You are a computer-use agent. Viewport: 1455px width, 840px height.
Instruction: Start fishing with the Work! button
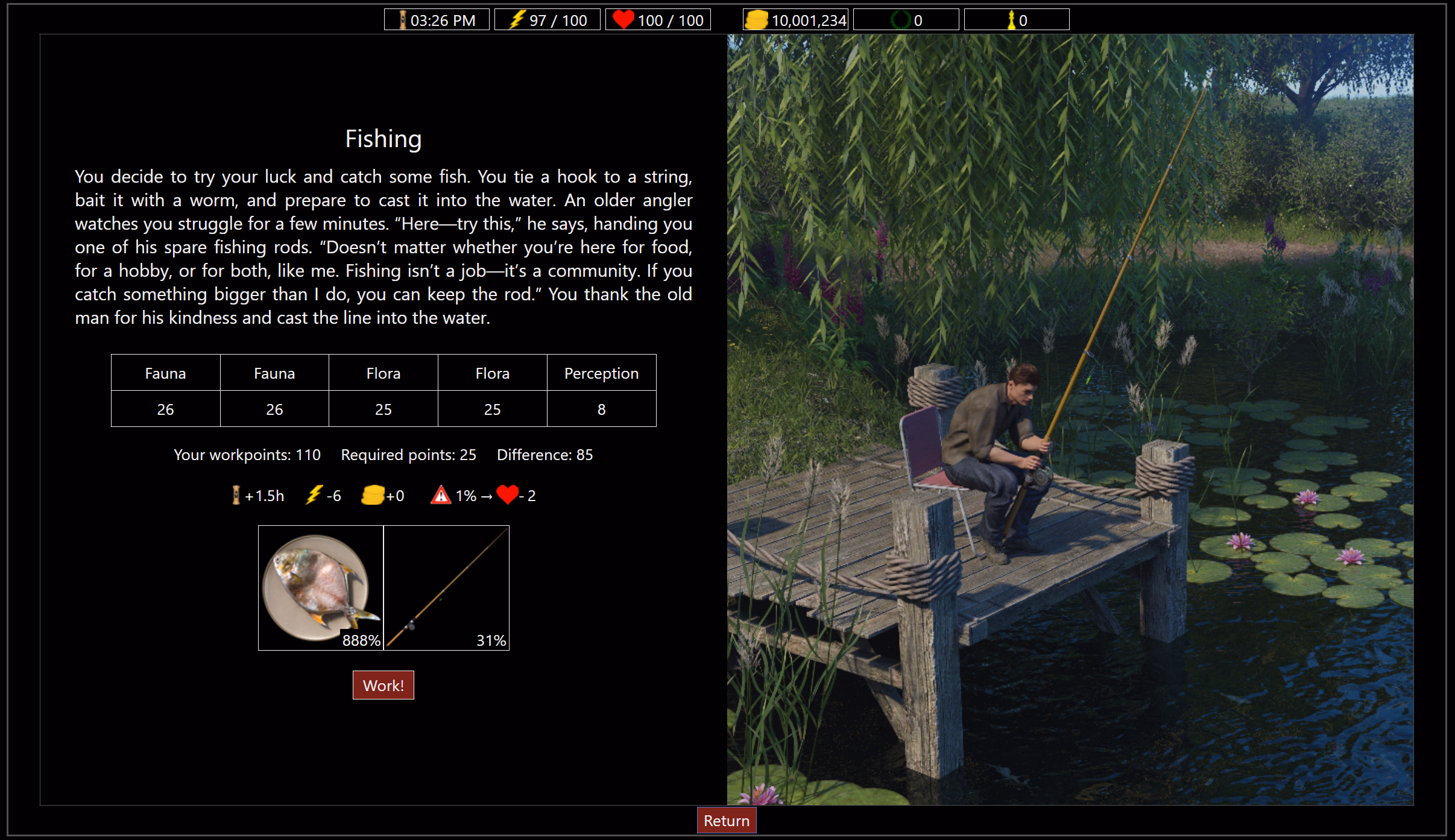(383, 685)
